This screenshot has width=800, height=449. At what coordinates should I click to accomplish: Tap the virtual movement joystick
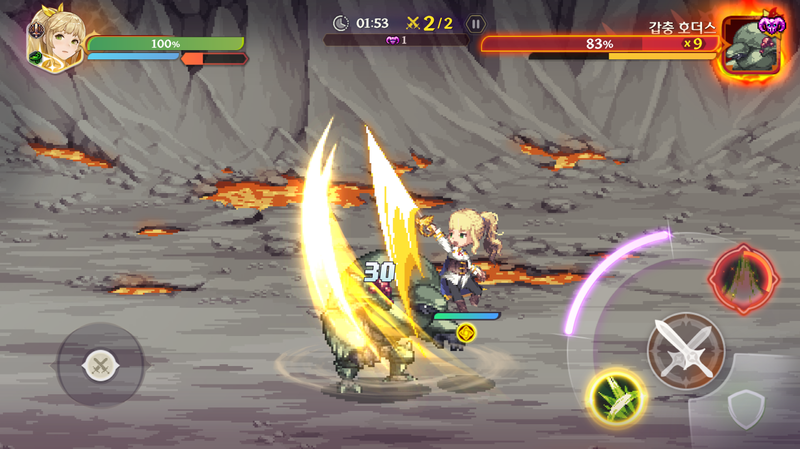pos(100,365)
